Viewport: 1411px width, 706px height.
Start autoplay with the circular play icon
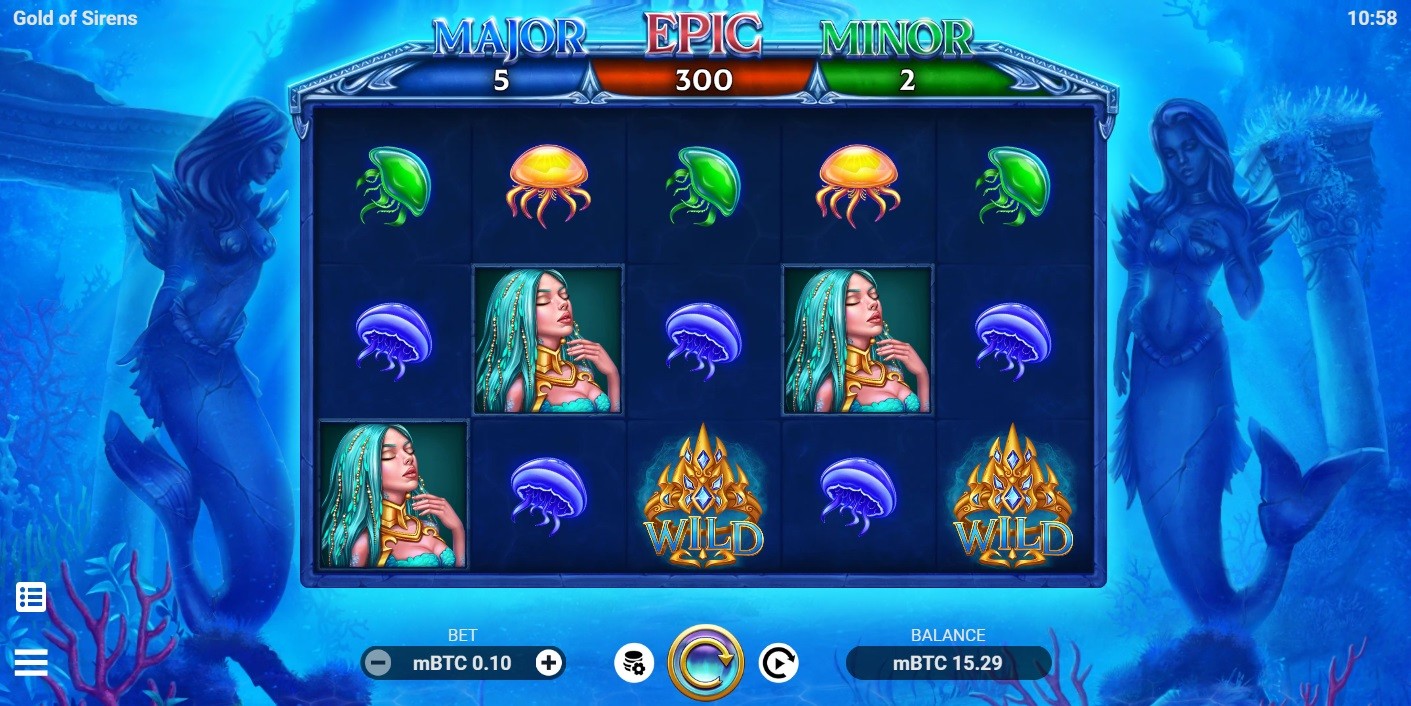(778, 662)
